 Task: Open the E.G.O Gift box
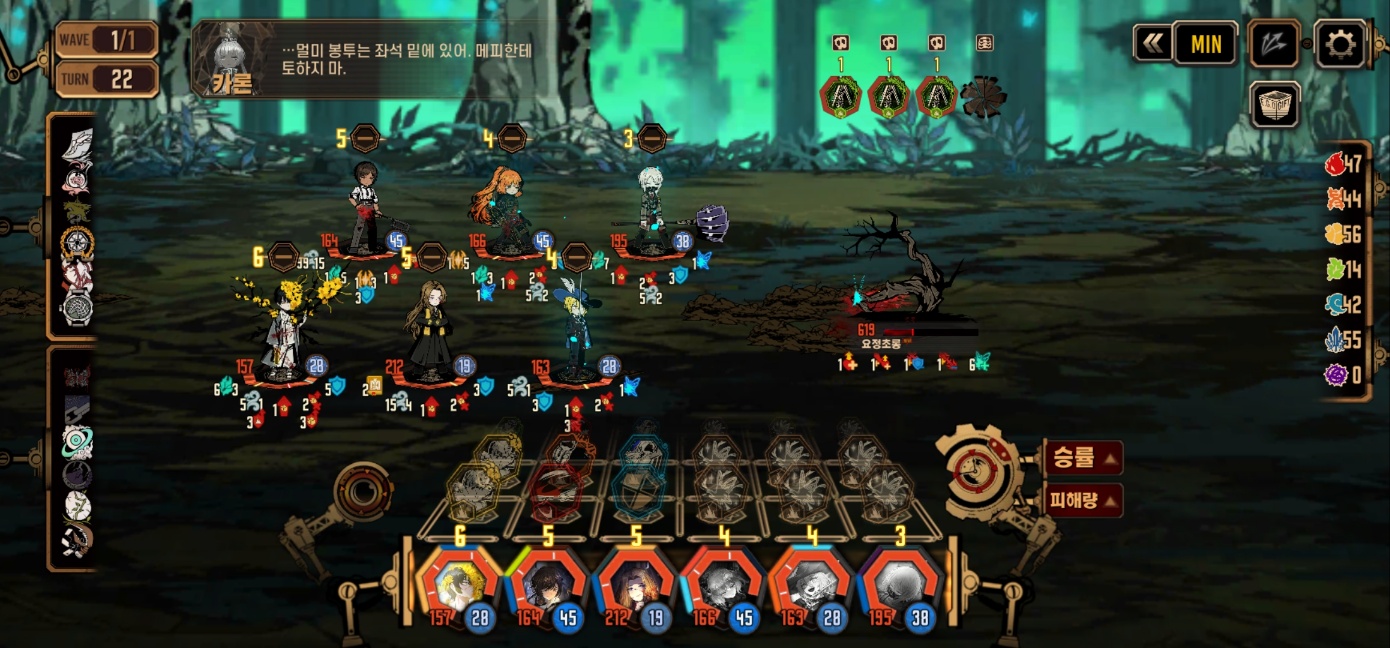click(x=1275, y=105)
